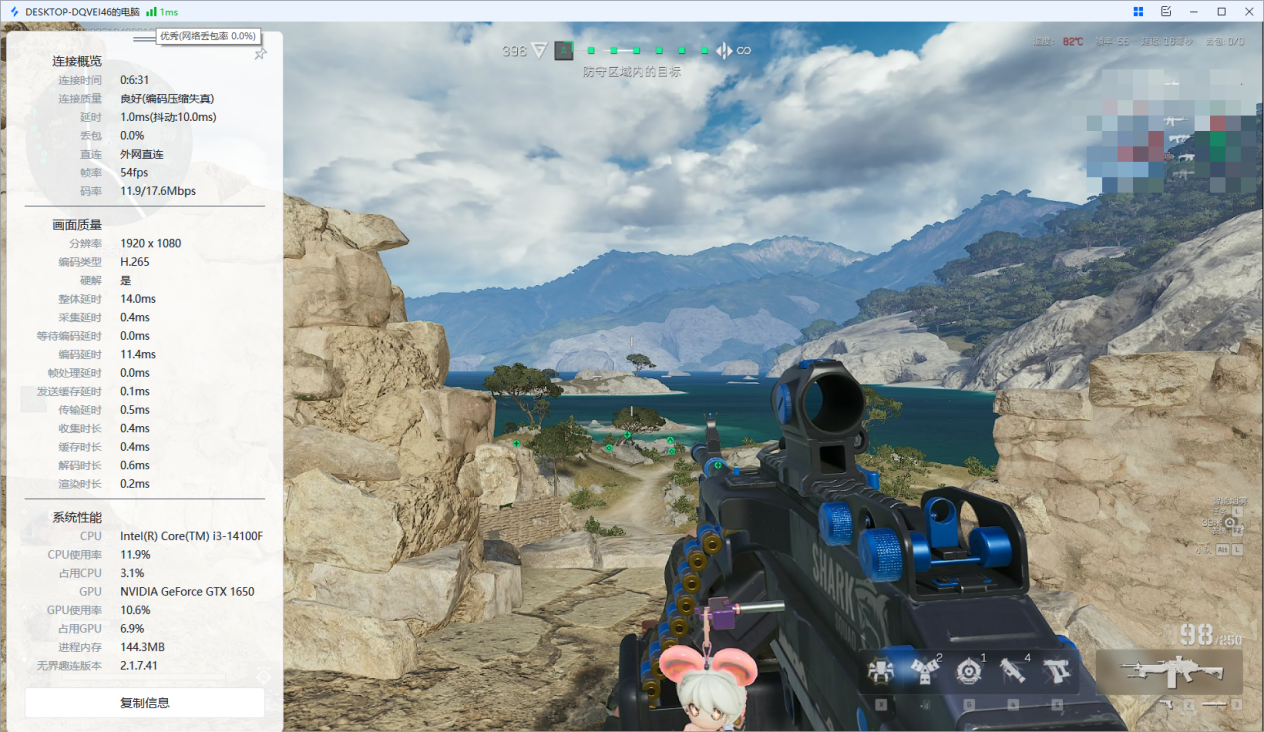Select the spider drone gadget icon

(x=881, y=671)
